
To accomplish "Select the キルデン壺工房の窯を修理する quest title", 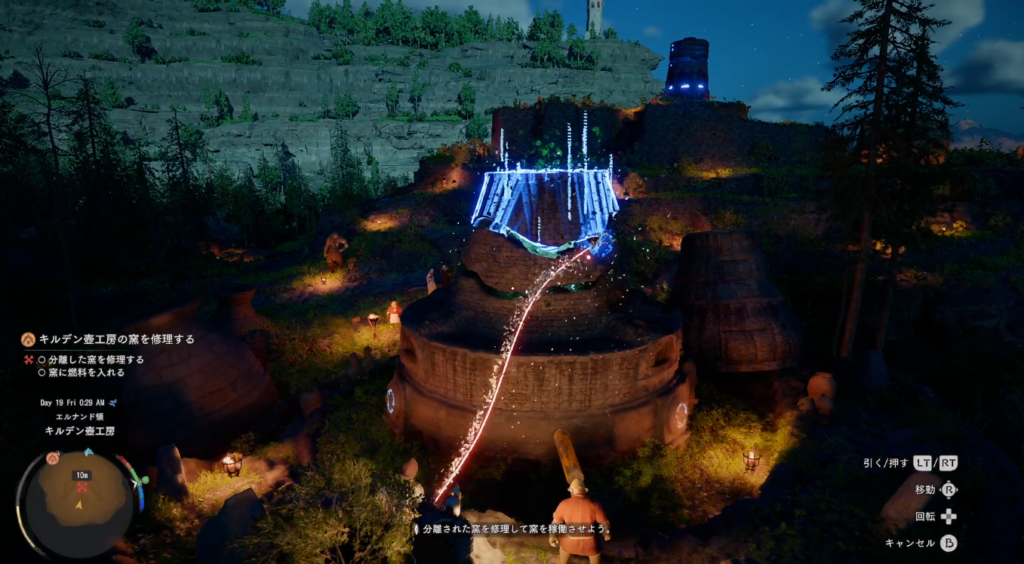I will pos(116,339).
